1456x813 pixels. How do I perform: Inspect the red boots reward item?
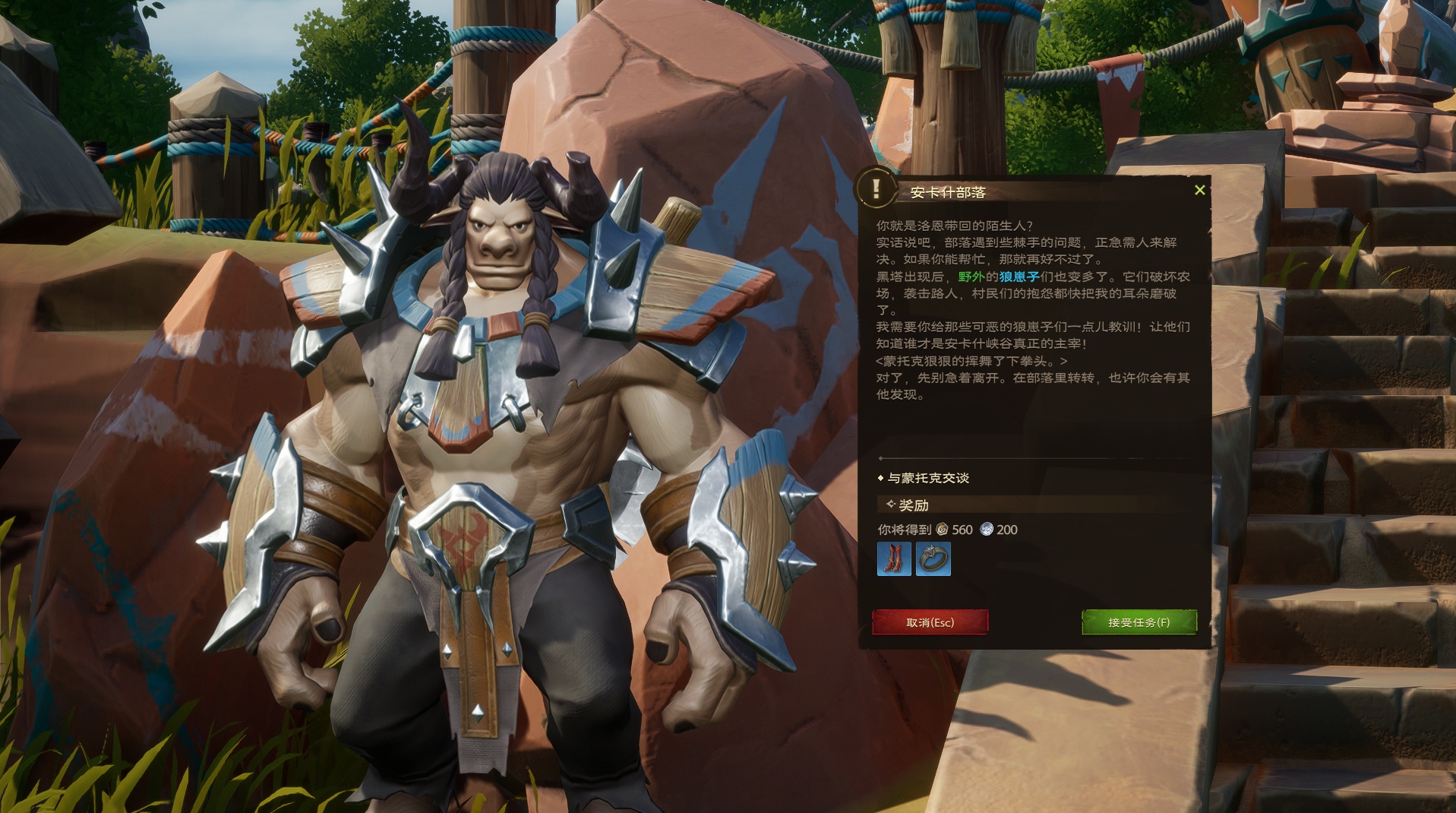coord(894,559)
